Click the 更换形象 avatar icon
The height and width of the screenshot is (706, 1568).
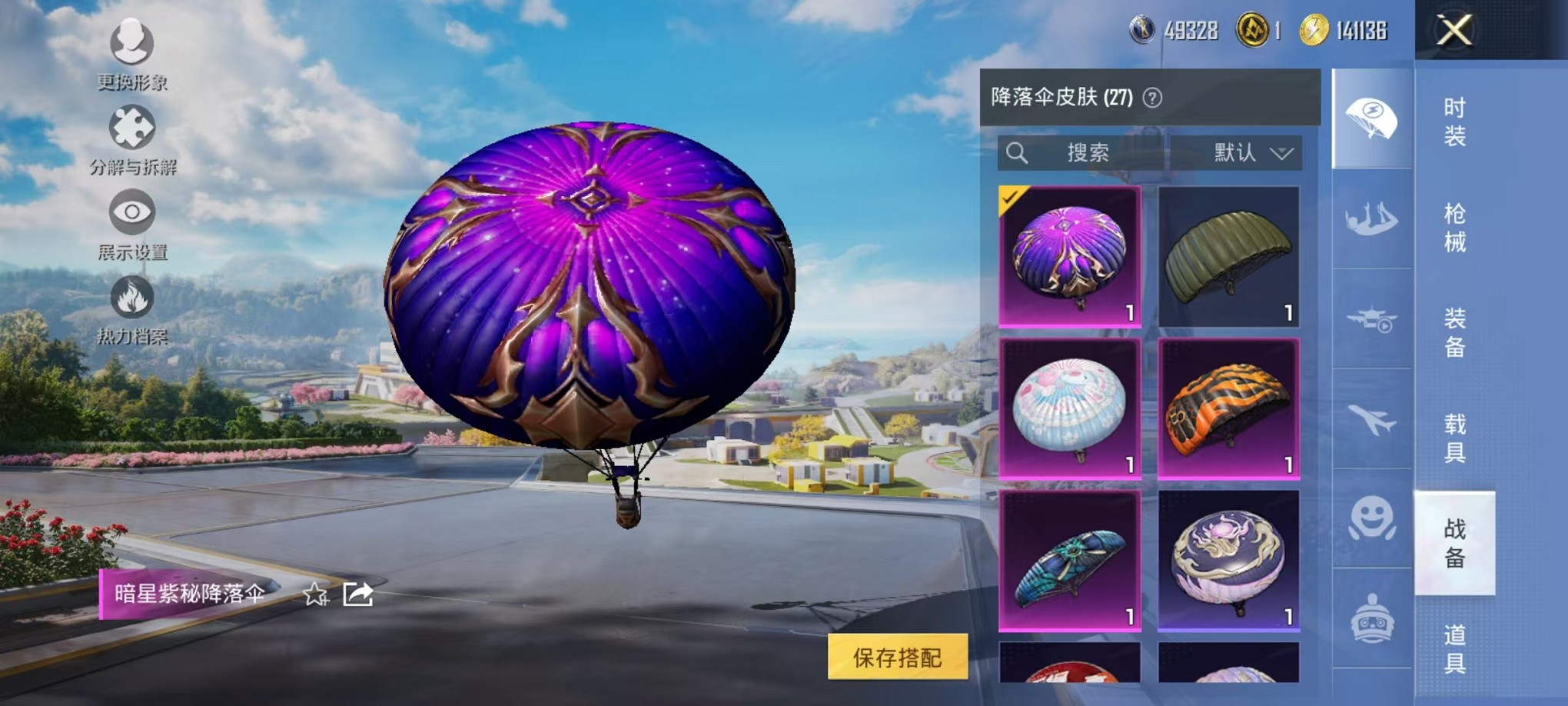pos(132,44)
